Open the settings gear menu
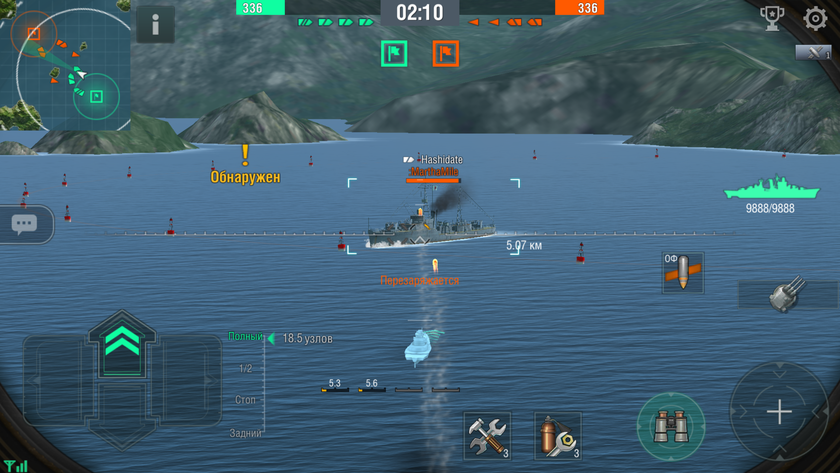This screenshot has width=840, height=473. point(815,18)
